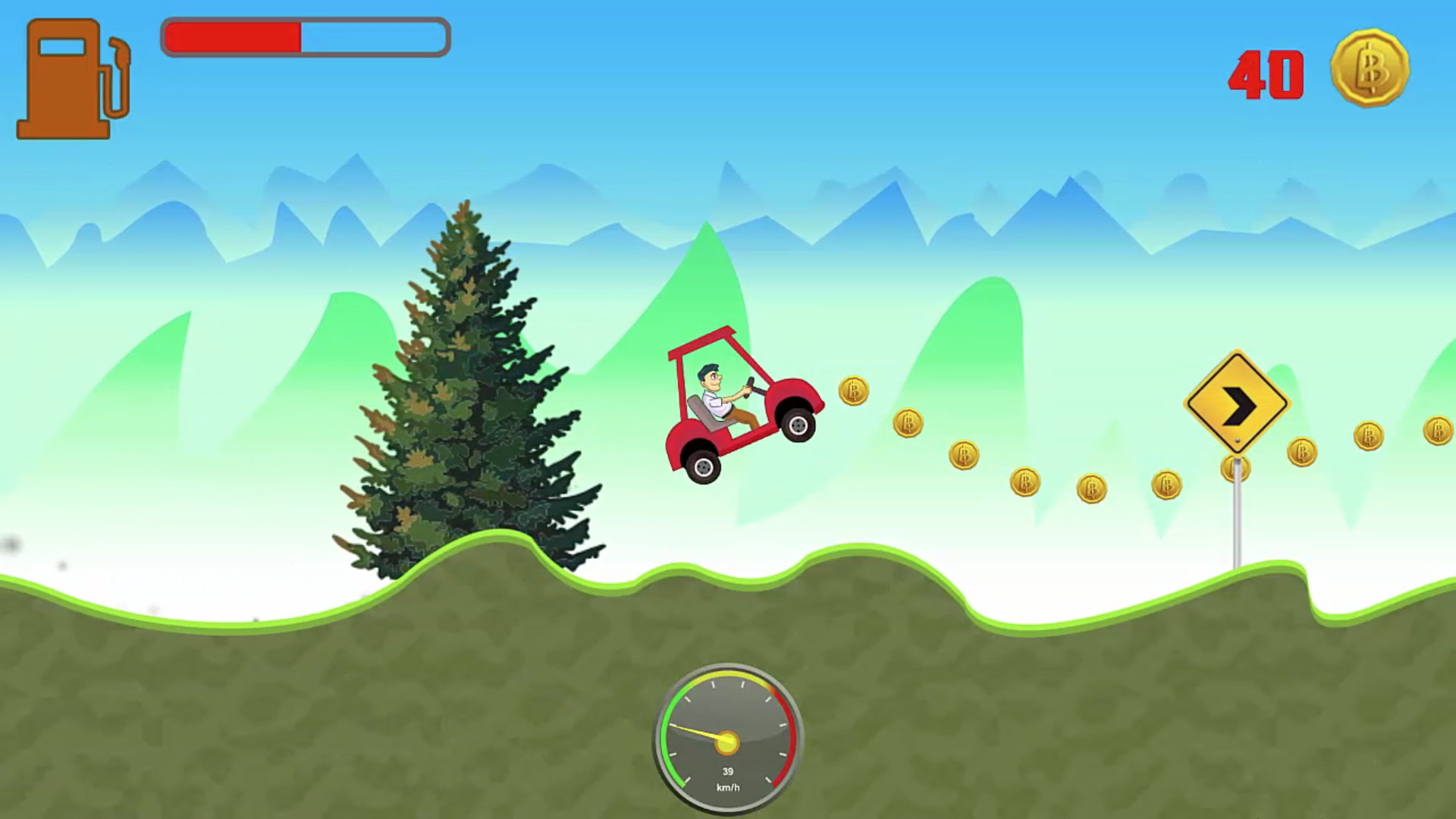Click the yellow center cap of the speedometer

pyautogui.click(x=726, y=744)
